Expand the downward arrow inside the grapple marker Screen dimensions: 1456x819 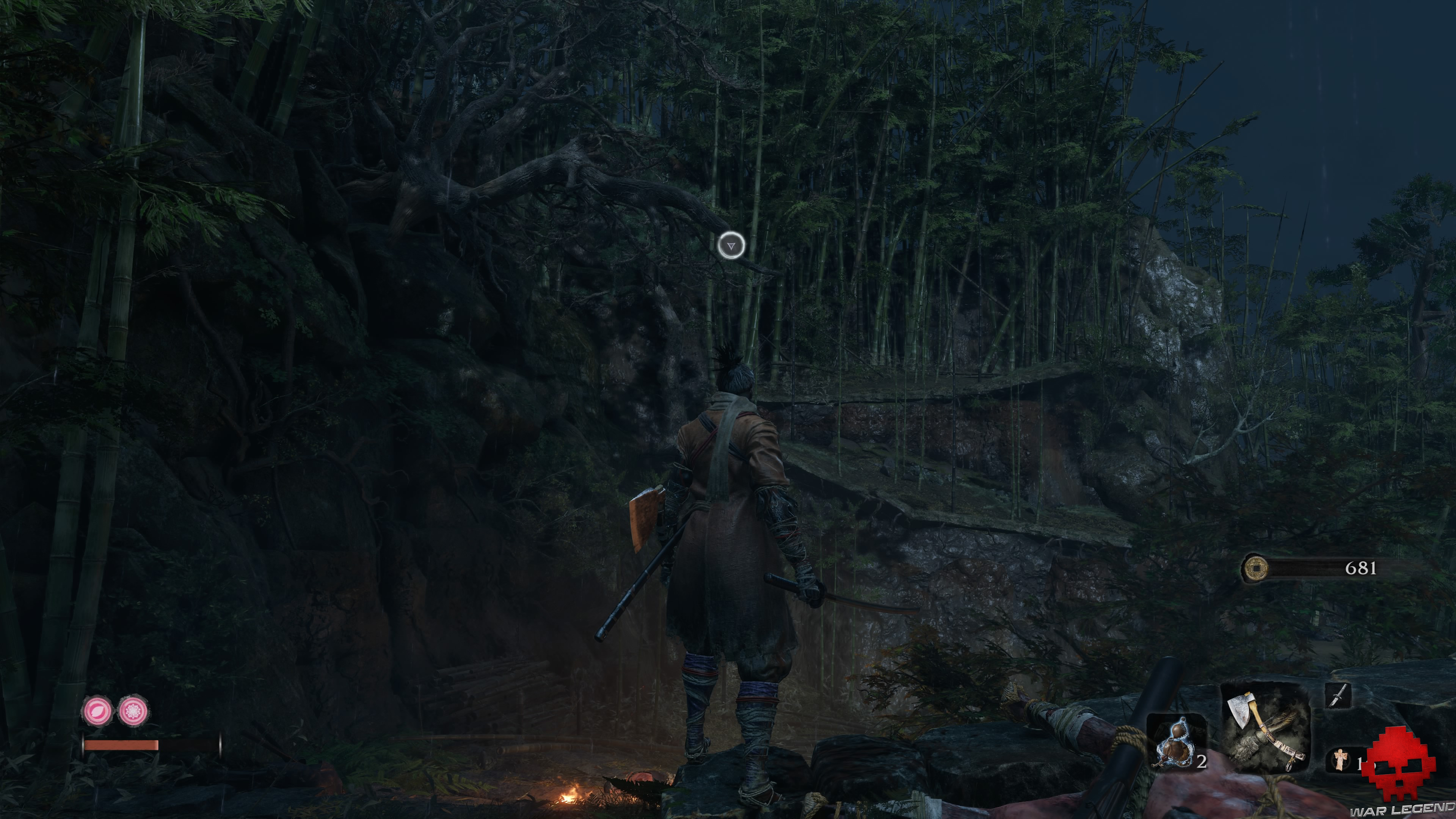pyautogui.click(x=731, y=246)
